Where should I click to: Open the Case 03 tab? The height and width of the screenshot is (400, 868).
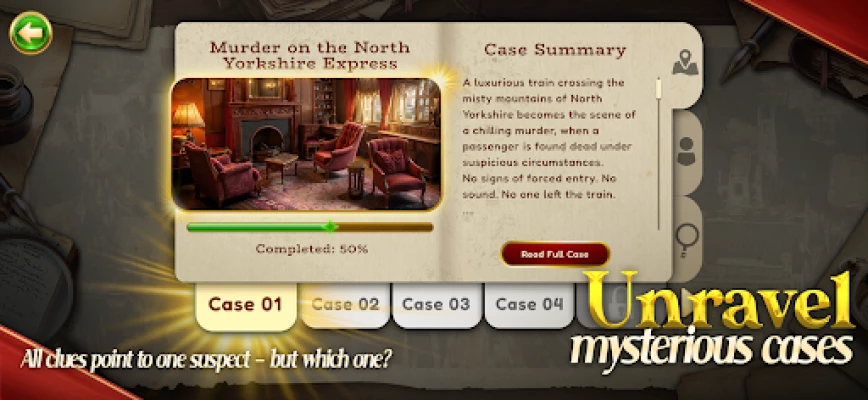[436, 305]
